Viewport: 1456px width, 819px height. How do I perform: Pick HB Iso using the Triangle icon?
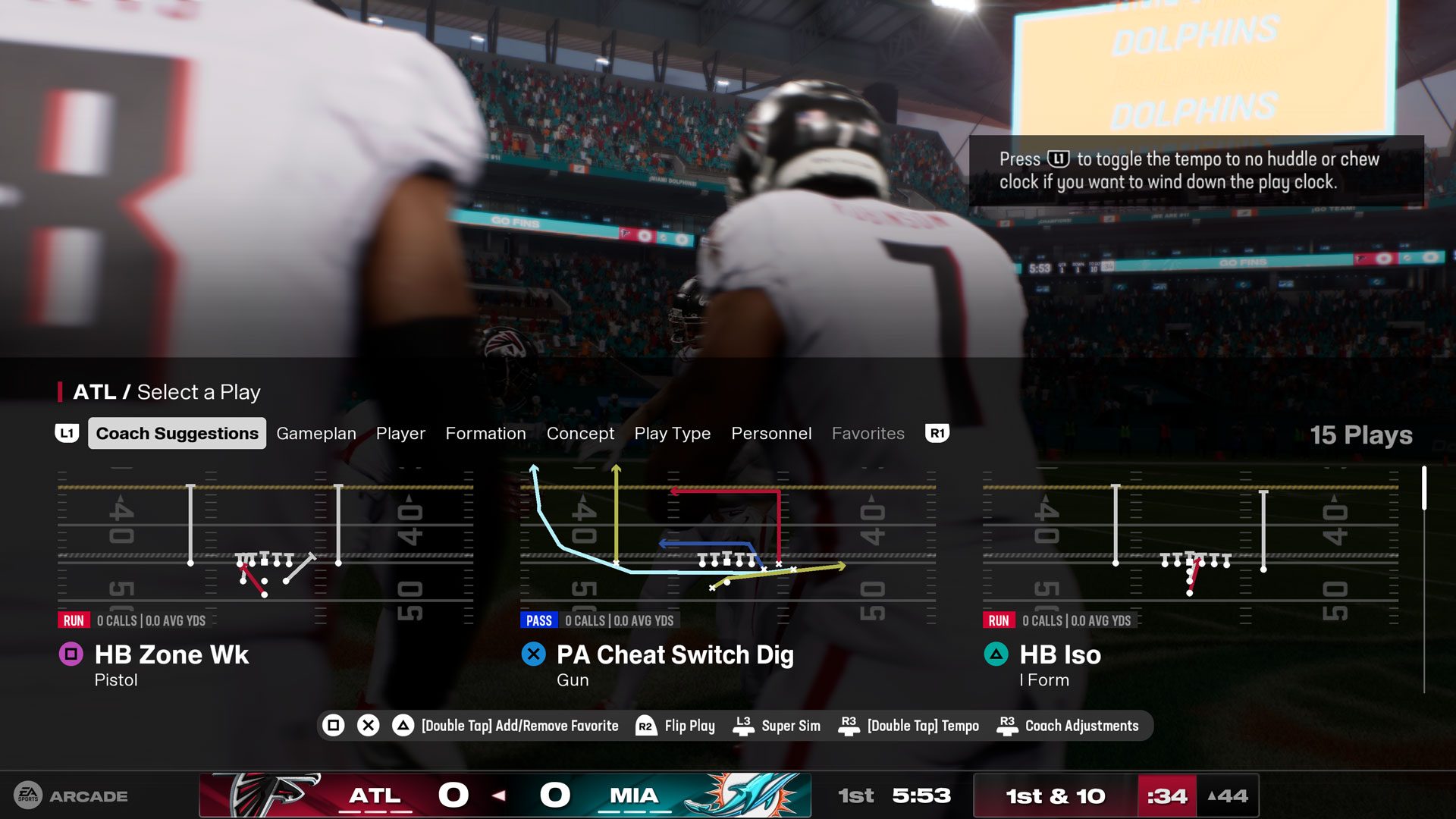[x=995, y=654]
